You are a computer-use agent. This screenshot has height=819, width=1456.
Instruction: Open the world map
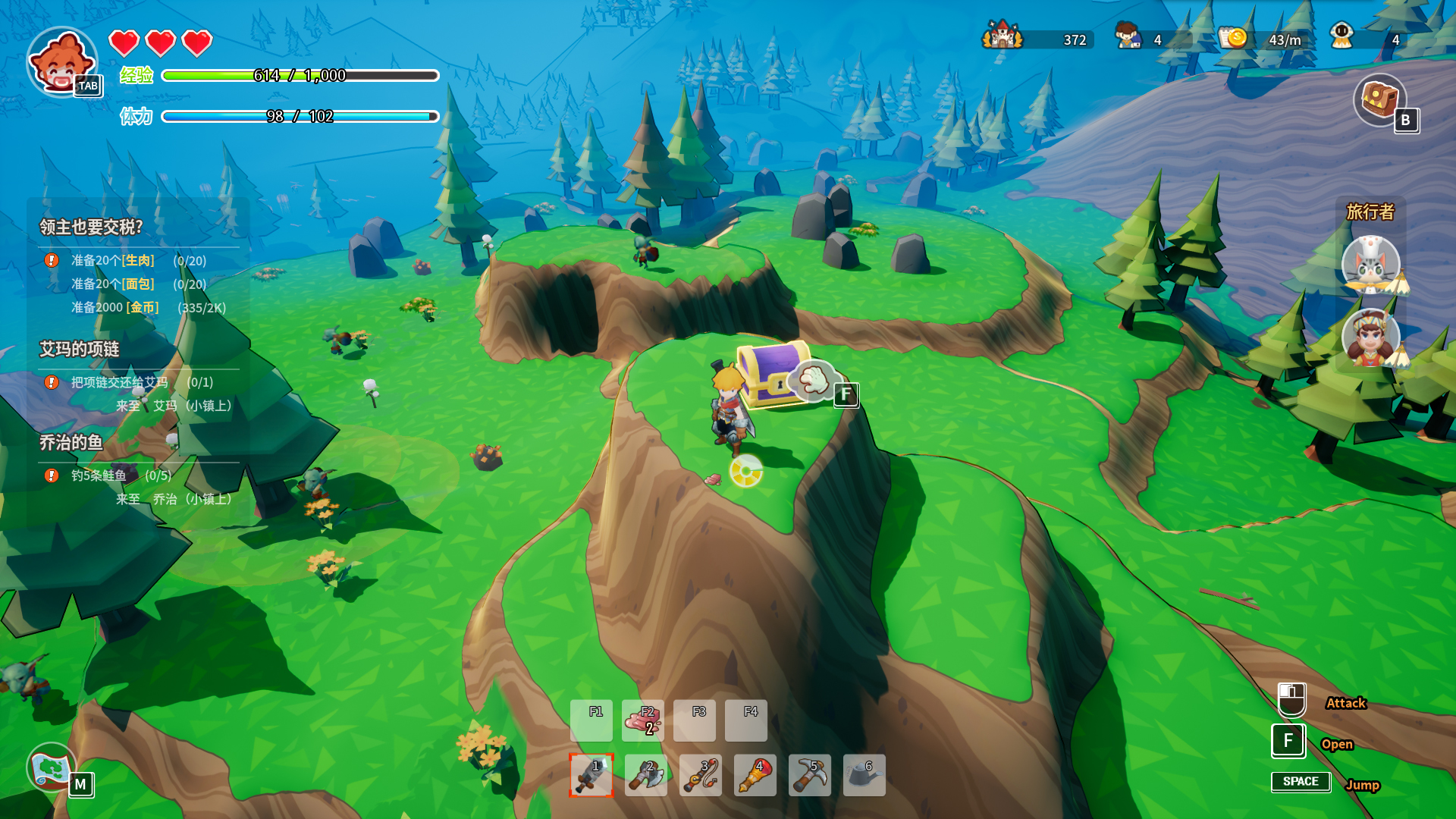(52, 767)
